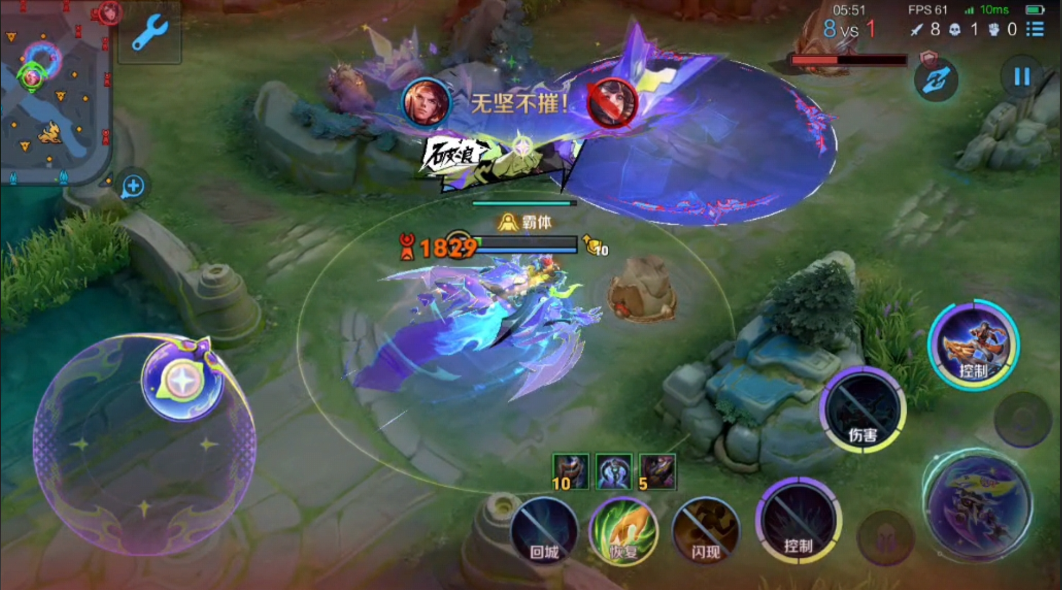Select the item icon showing number 10
The width and height of the screenshot is (1062, 590).
pyautogui.click(x=571, y=471)
